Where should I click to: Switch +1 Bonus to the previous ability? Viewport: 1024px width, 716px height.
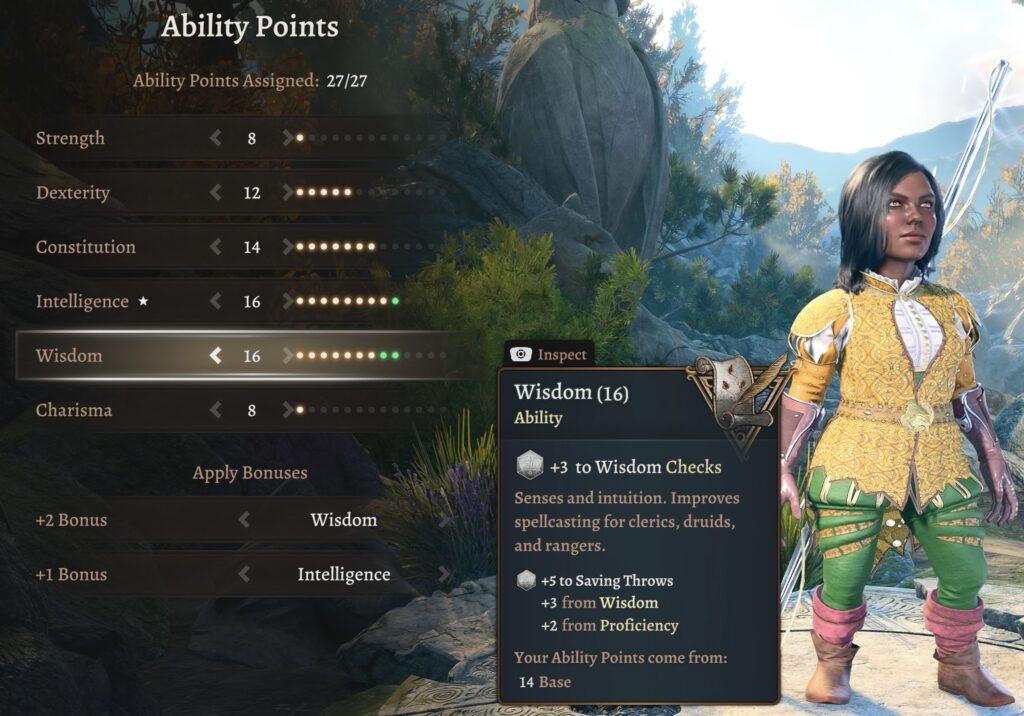244,575
